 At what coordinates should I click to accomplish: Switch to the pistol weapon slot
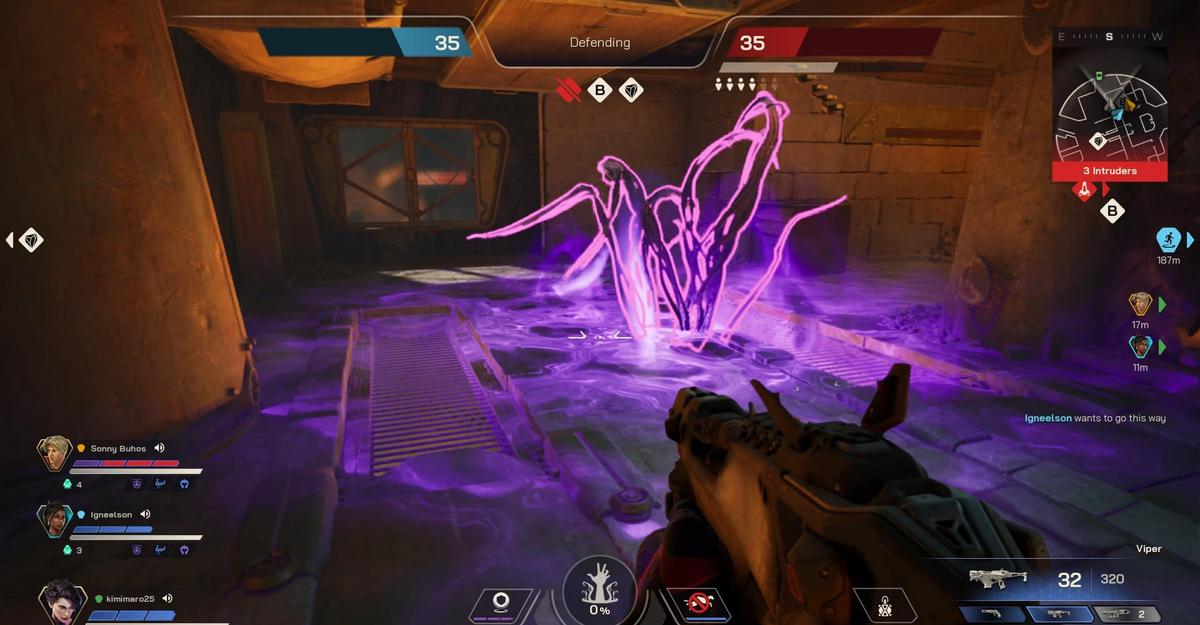pyautogui.click(x=991, y=613)
